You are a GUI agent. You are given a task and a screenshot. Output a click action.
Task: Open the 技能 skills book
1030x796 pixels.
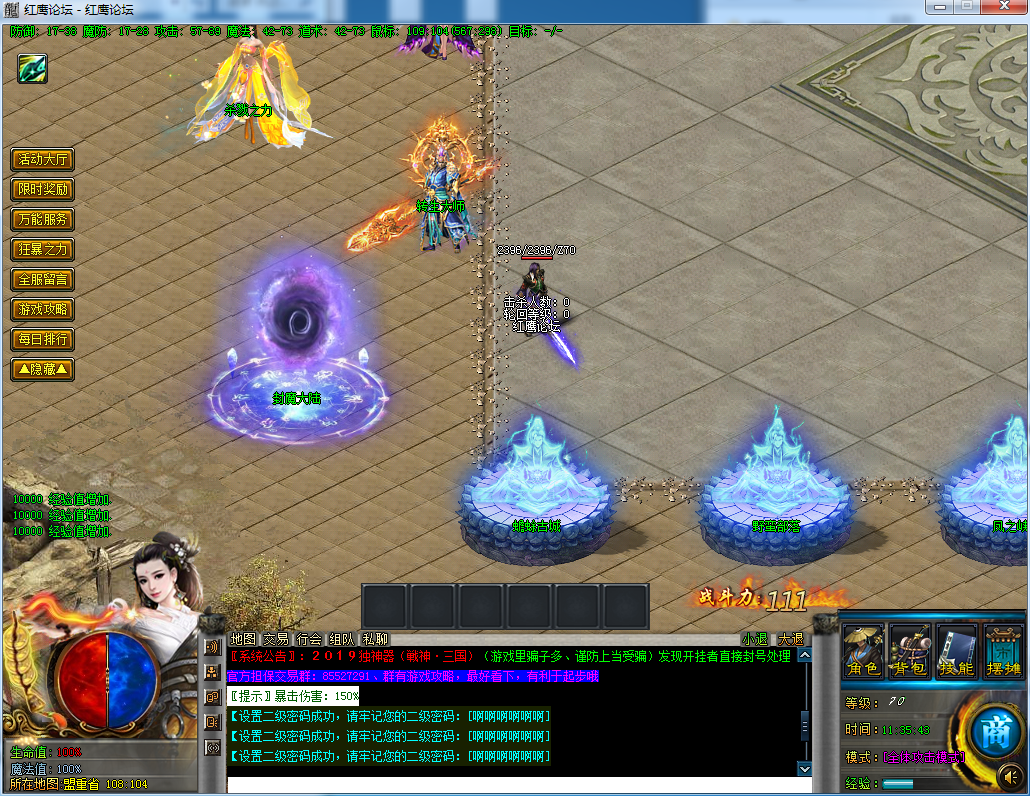957,652
